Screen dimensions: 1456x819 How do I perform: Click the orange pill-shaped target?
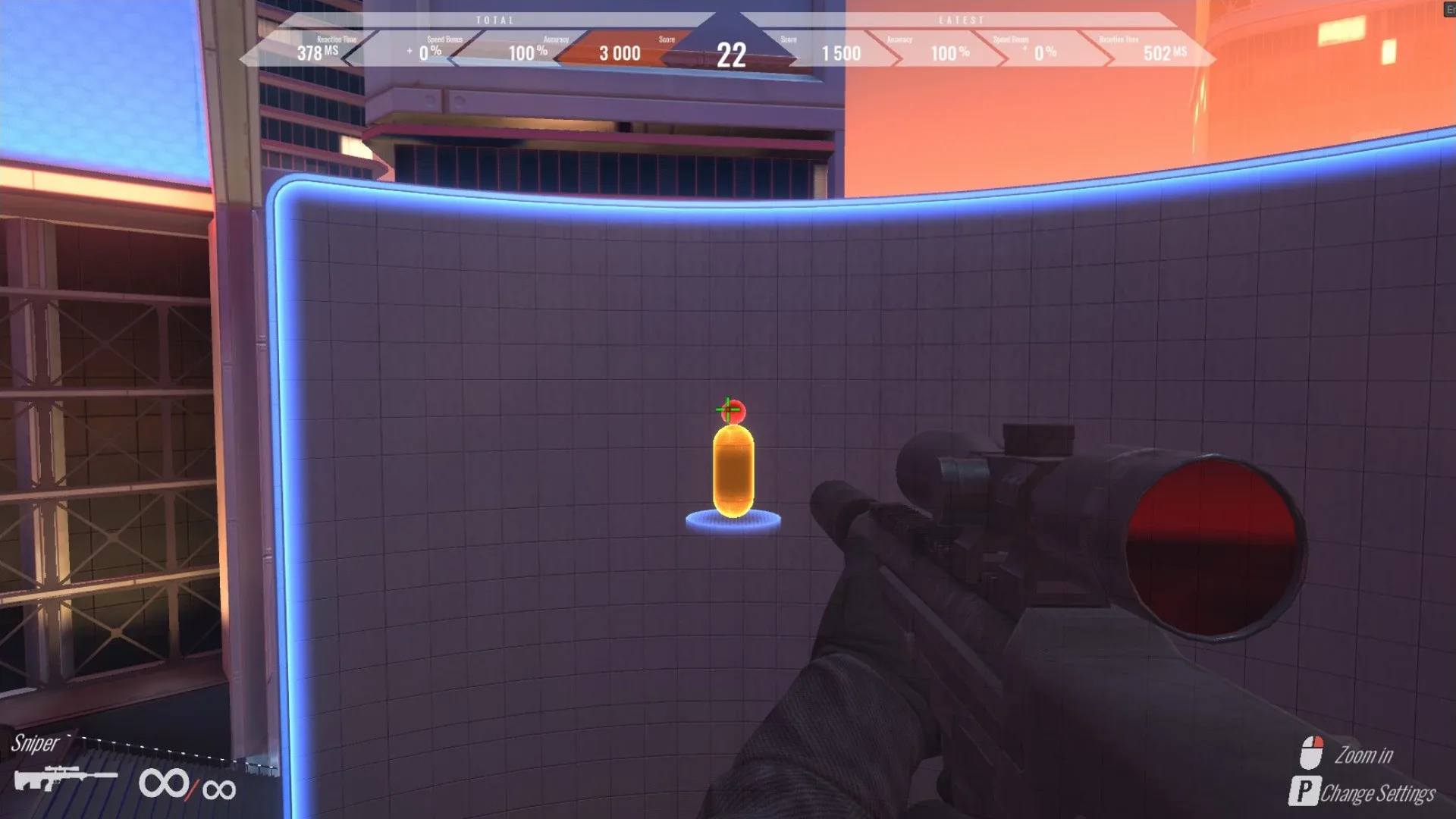pos(733,470)
